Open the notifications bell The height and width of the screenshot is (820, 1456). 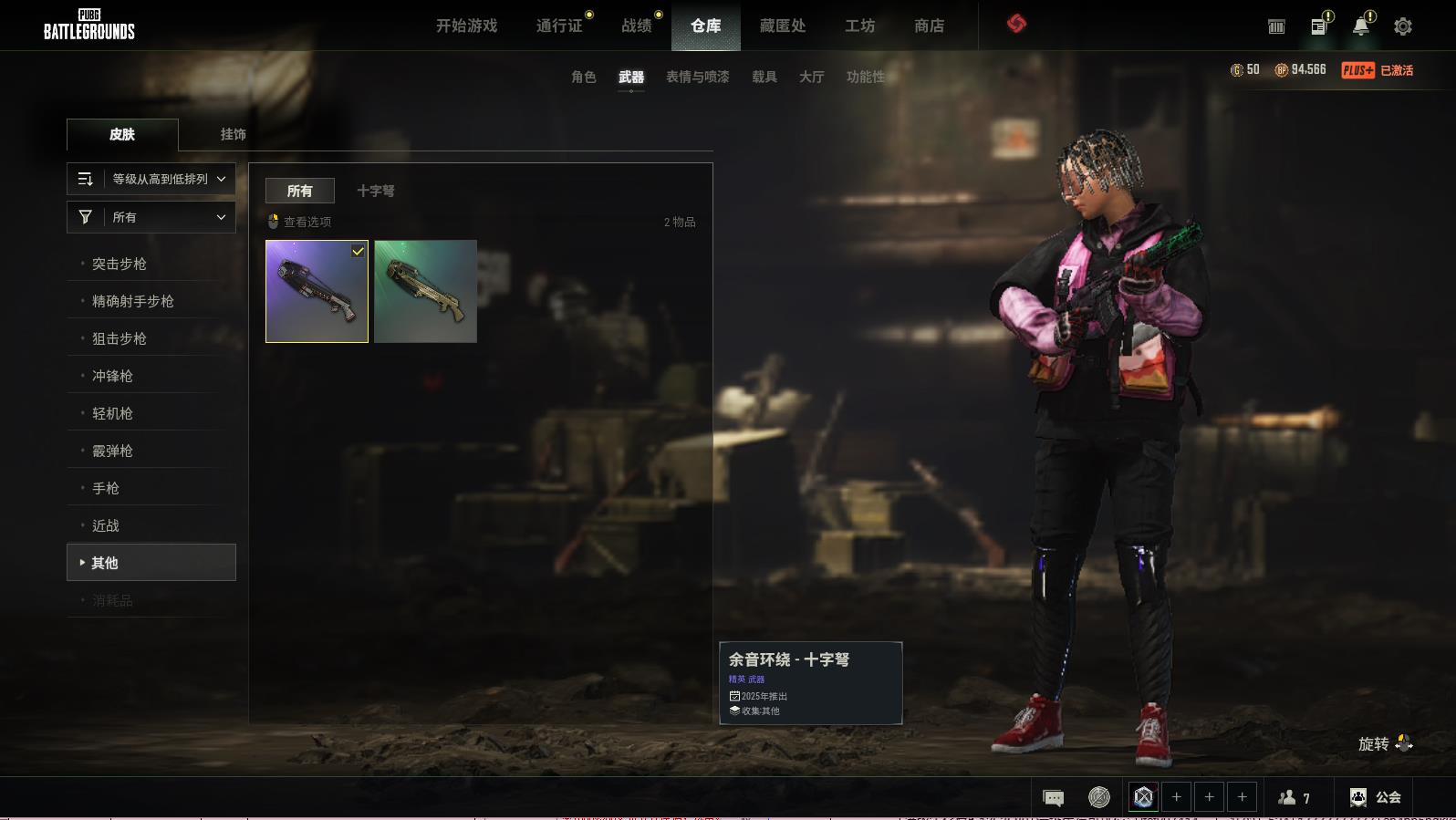click(x=1360, y=26)
